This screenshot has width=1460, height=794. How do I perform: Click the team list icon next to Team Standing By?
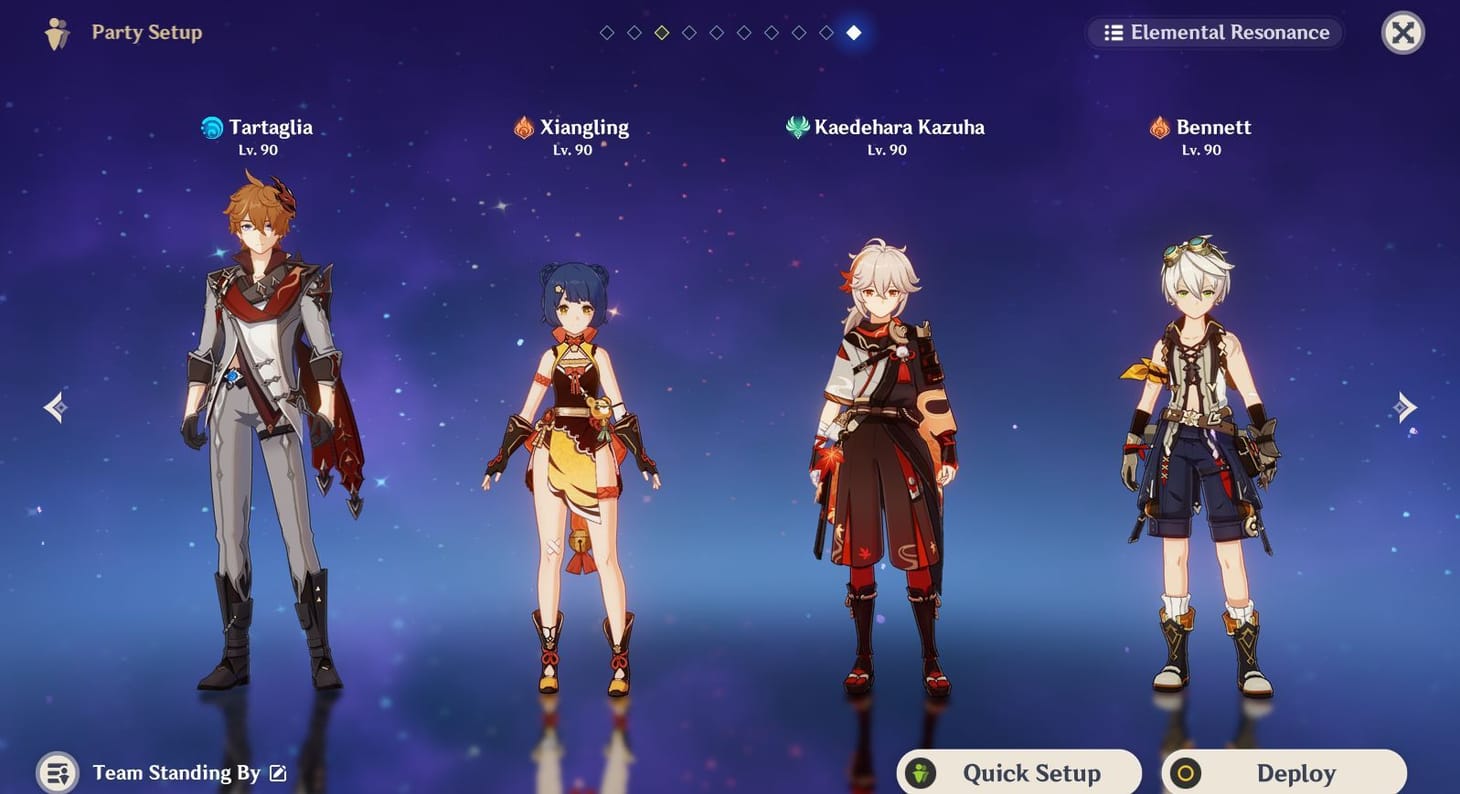point(57,772)
